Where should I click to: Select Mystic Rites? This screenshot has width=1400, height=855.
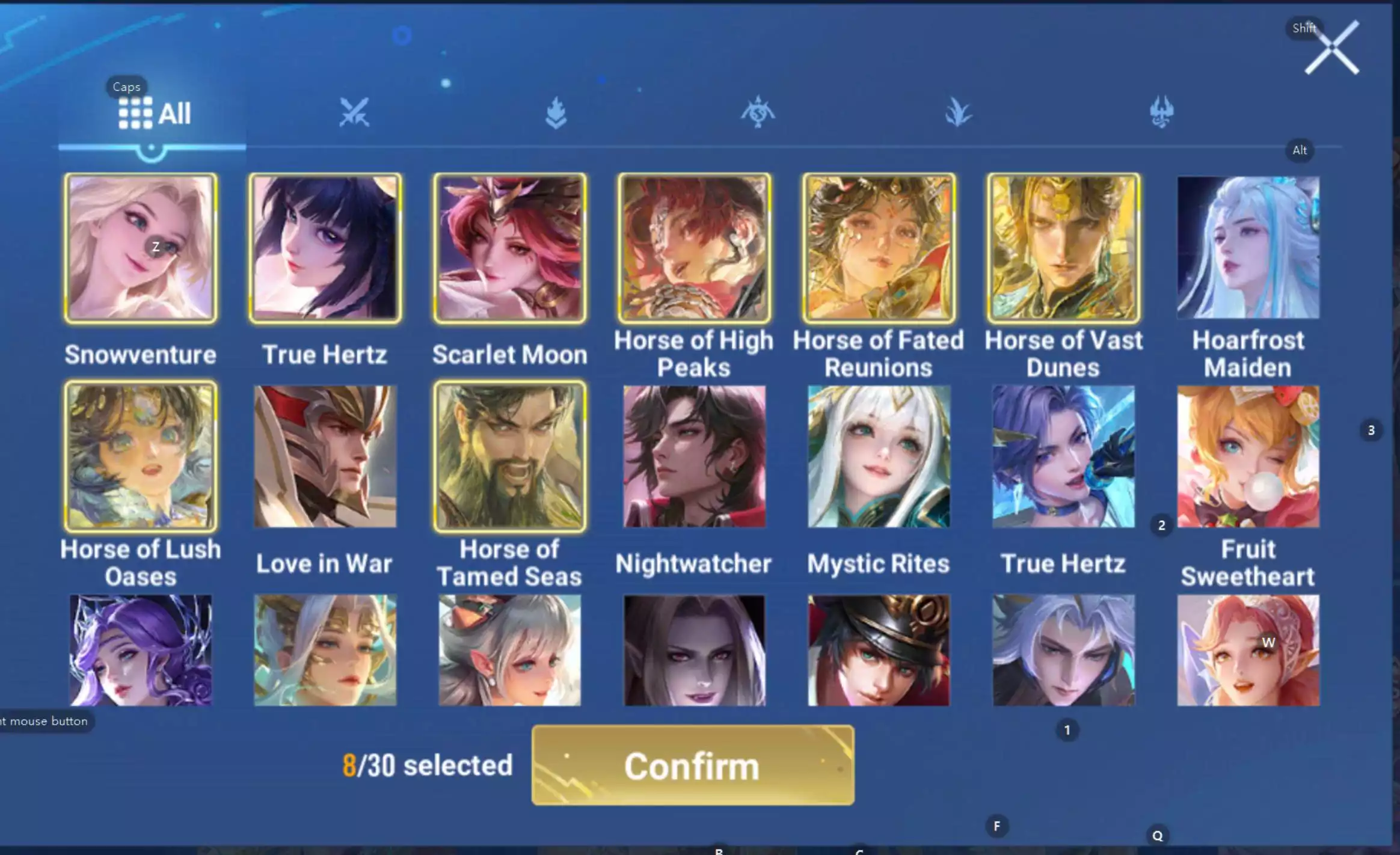click(878, 457)
